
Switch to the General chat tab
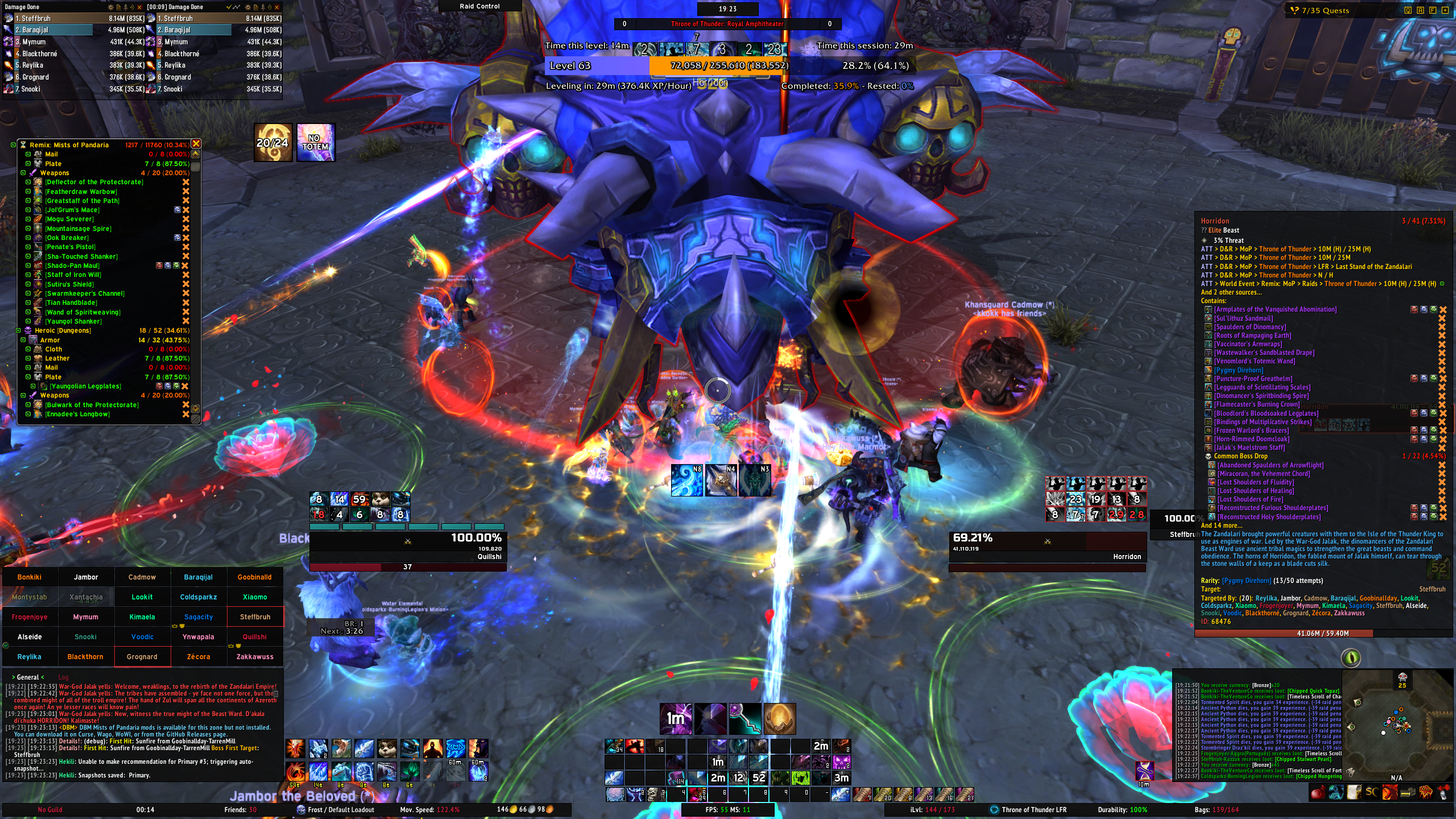click(28, 677)
